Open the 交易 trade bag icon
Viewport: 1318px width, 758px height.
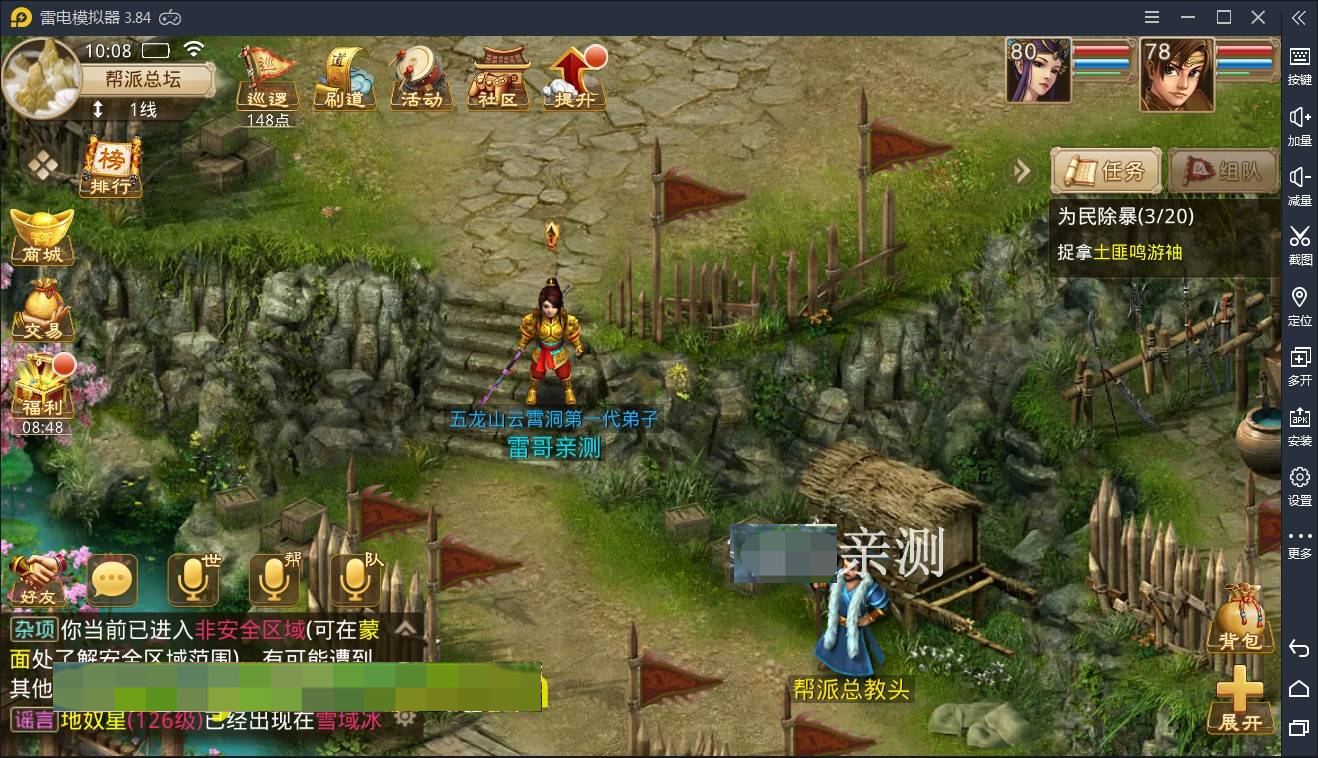42,309
